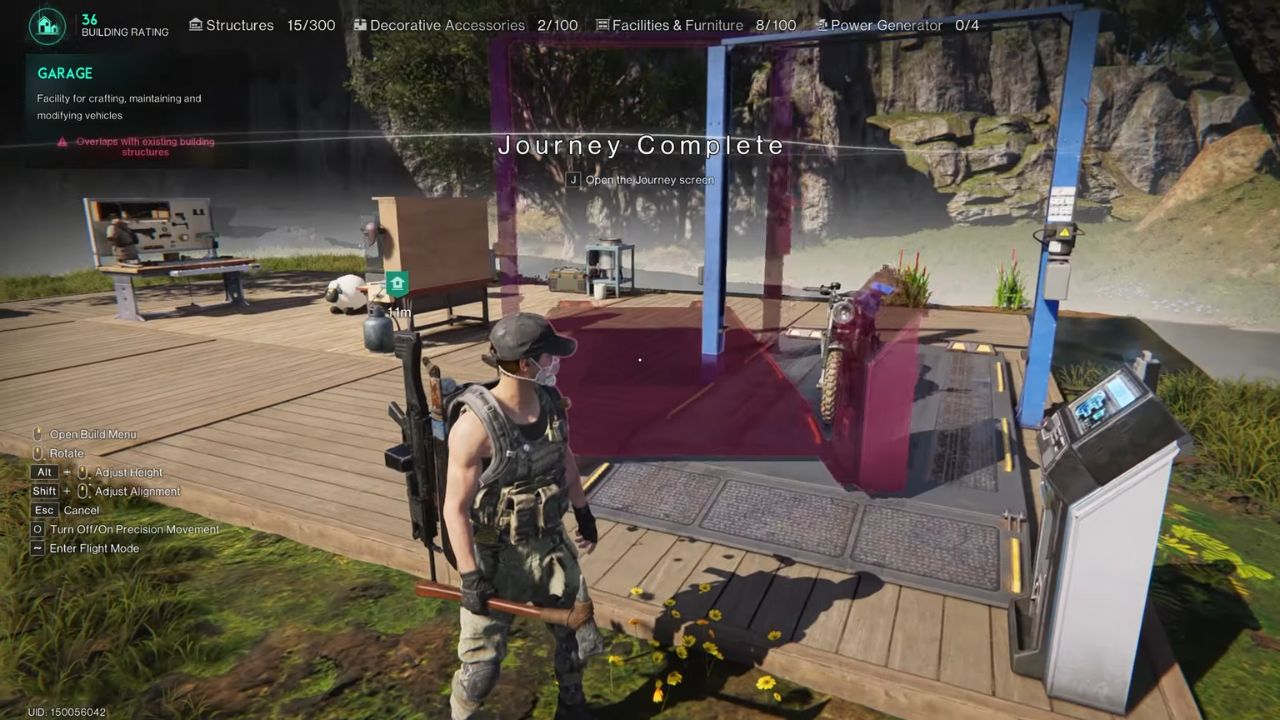
Task: Click the green home marker above the counter
Action: pos(397,286)
